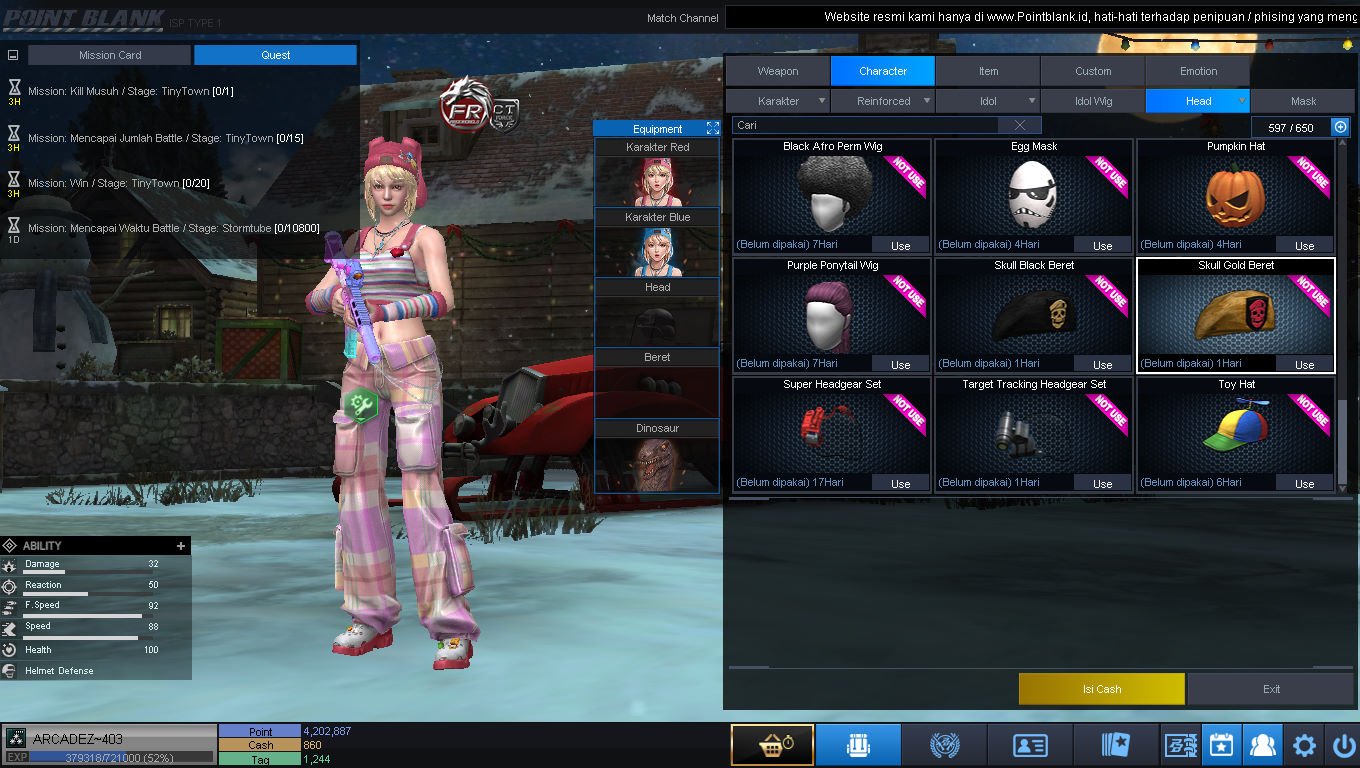Open the settings gear icon
This screenshot has height=768, width=1360.
coord(1304,746)
